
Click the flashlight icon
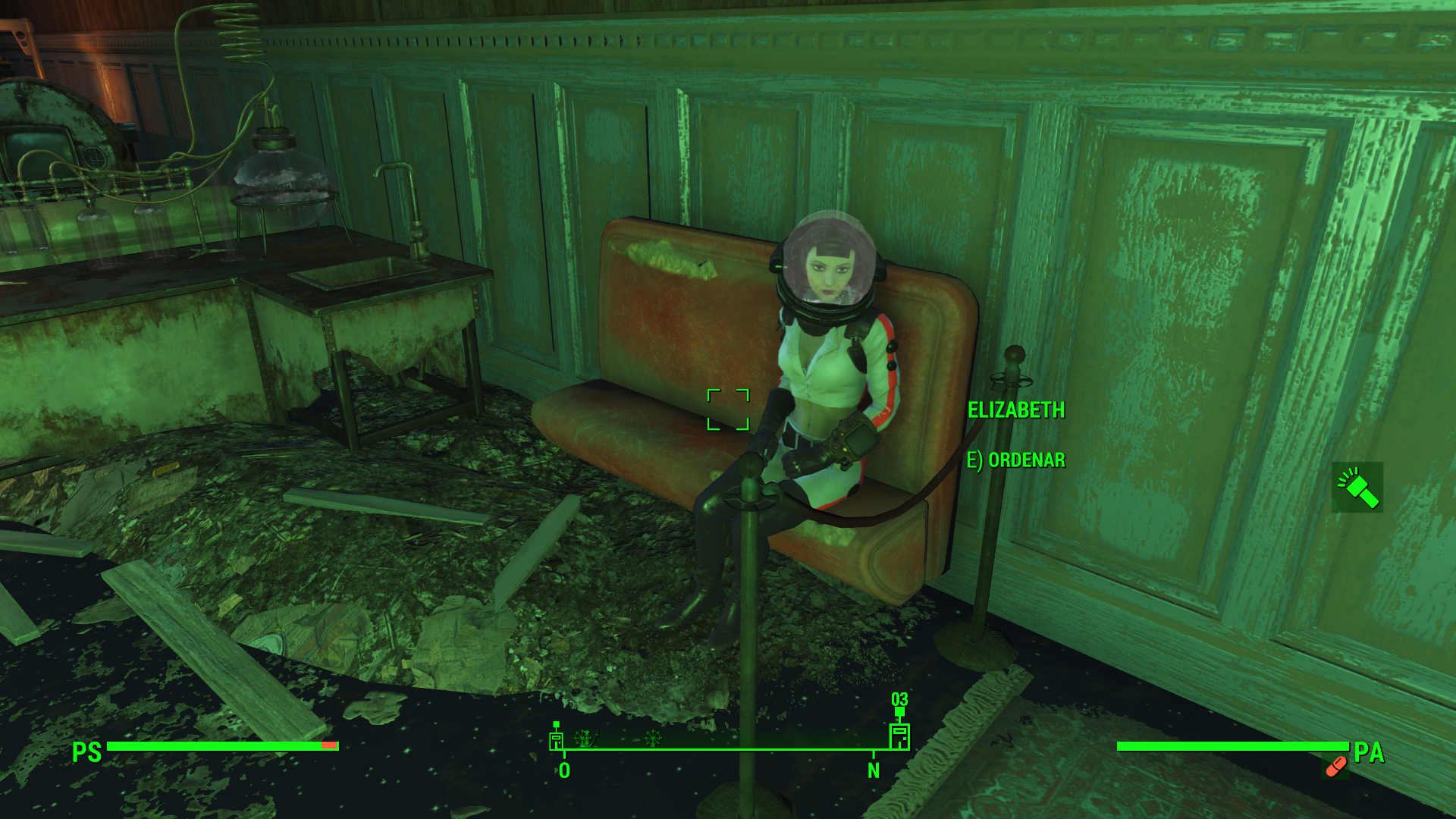pyautogui.click(x=1357, y=488)
